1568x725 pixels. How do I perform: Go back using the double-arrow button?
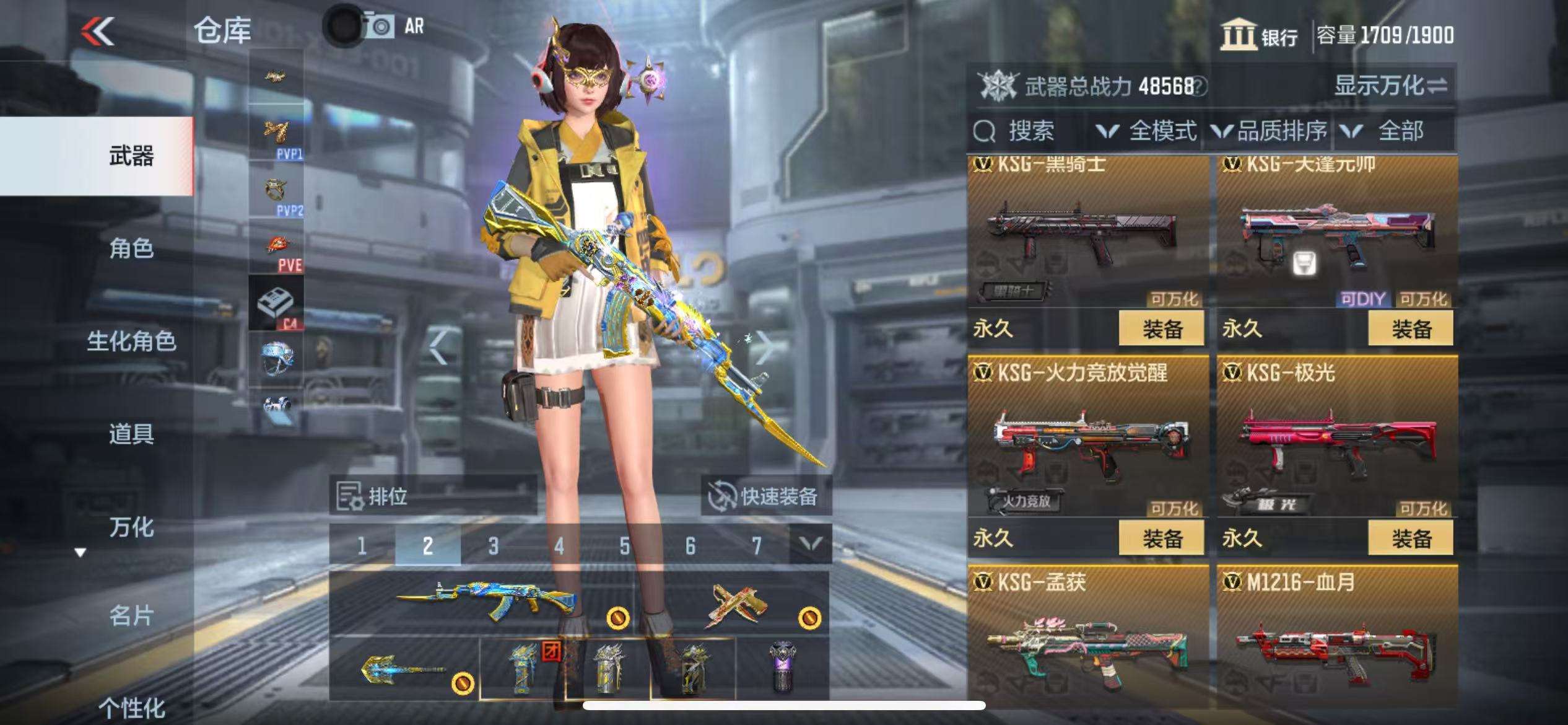coord(98,31)
